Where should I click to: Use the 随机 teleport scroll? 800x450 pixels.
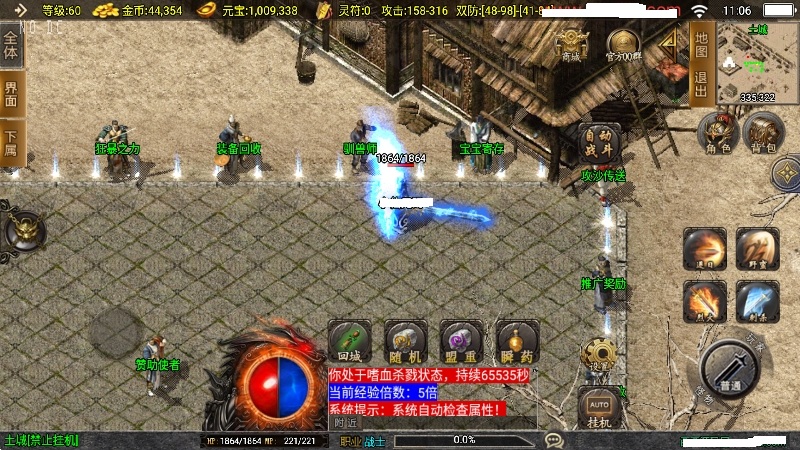pyautogui.click(x=406, y=342)
